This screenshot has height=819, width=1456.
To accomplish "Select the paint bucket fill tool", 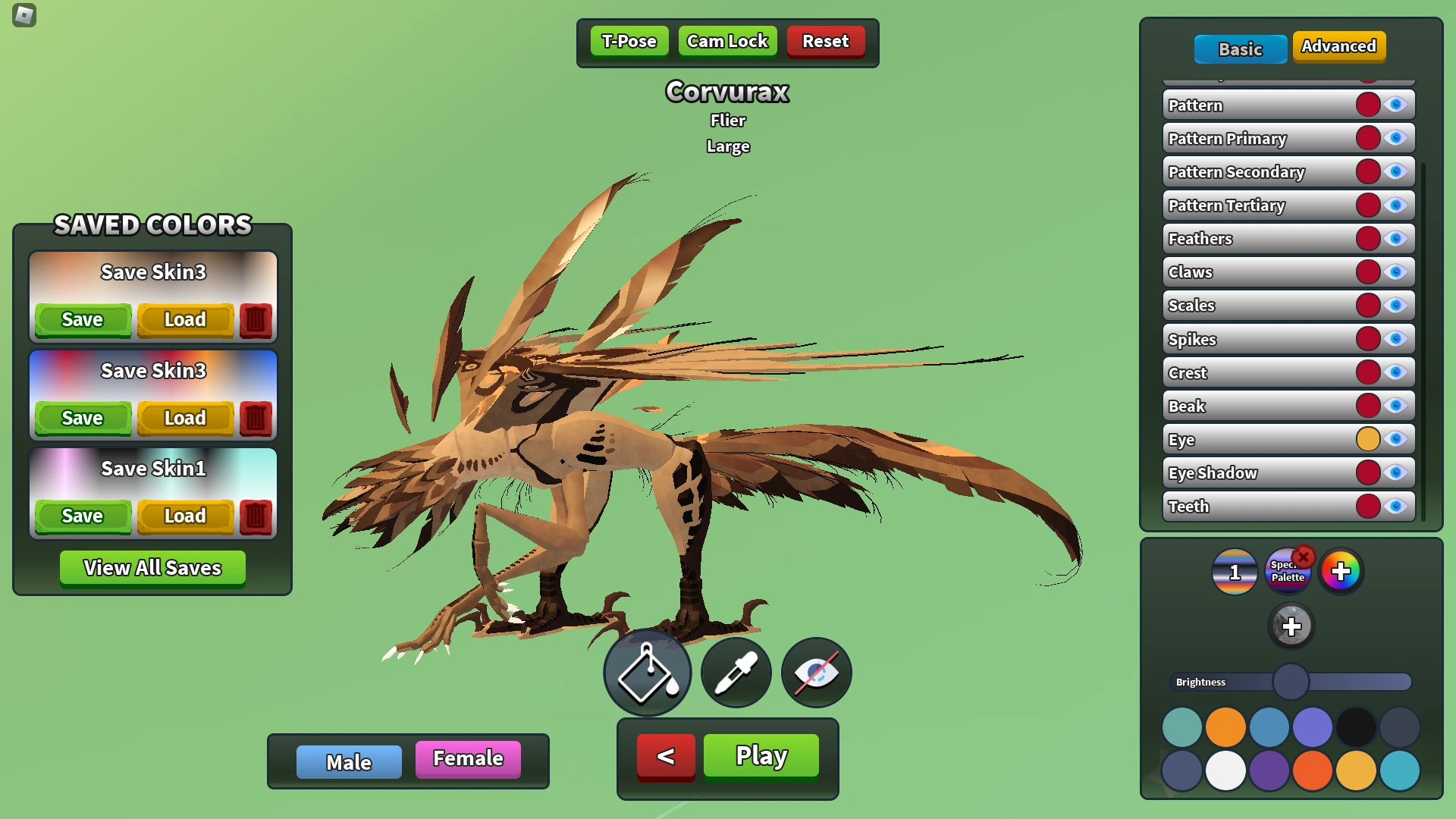I will point(647,673).
